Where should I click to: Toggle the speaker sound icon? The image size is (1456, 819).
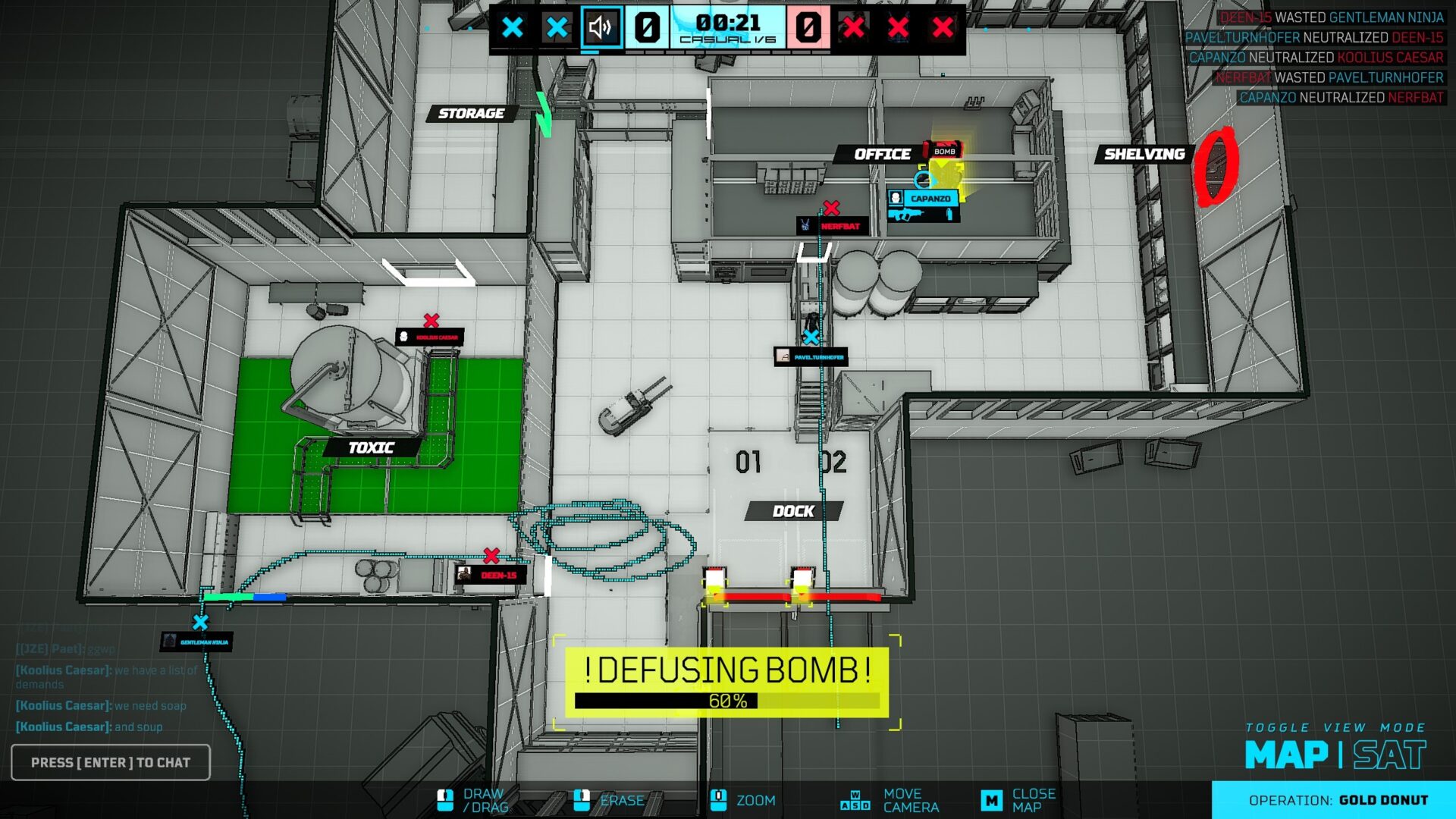601,28
